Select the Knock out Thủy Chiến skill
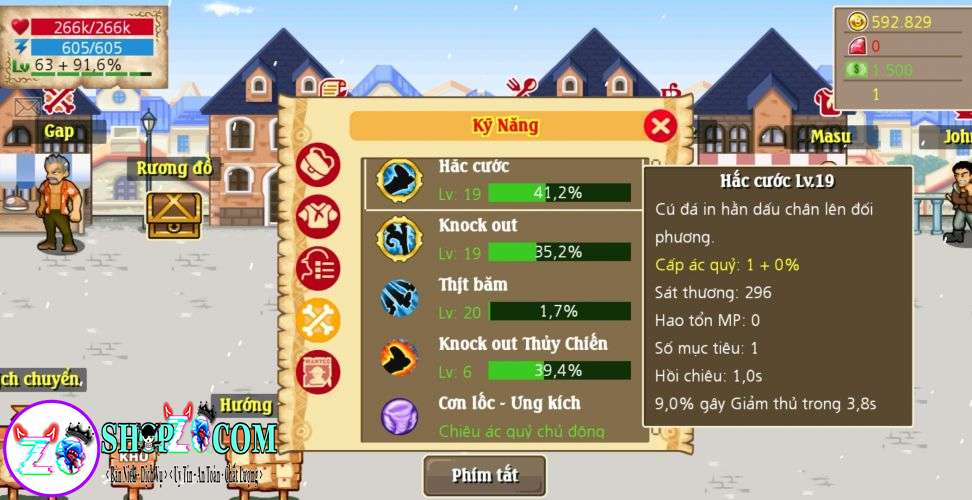The width and height of the screenshot is (972, 500). point(503,357)
